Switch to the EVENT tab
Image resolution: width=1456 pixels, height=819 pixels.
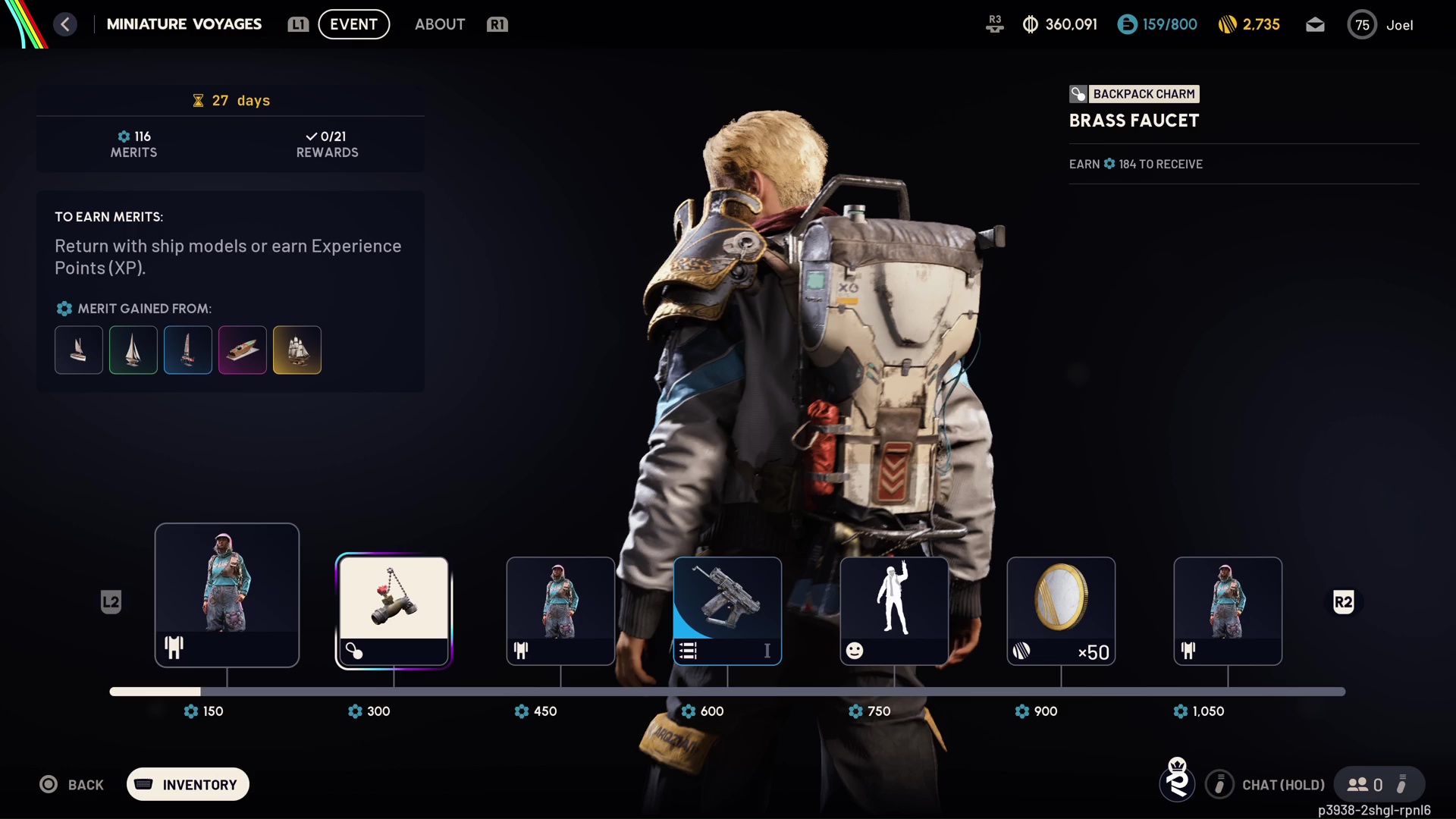click(x=353, y=24)
